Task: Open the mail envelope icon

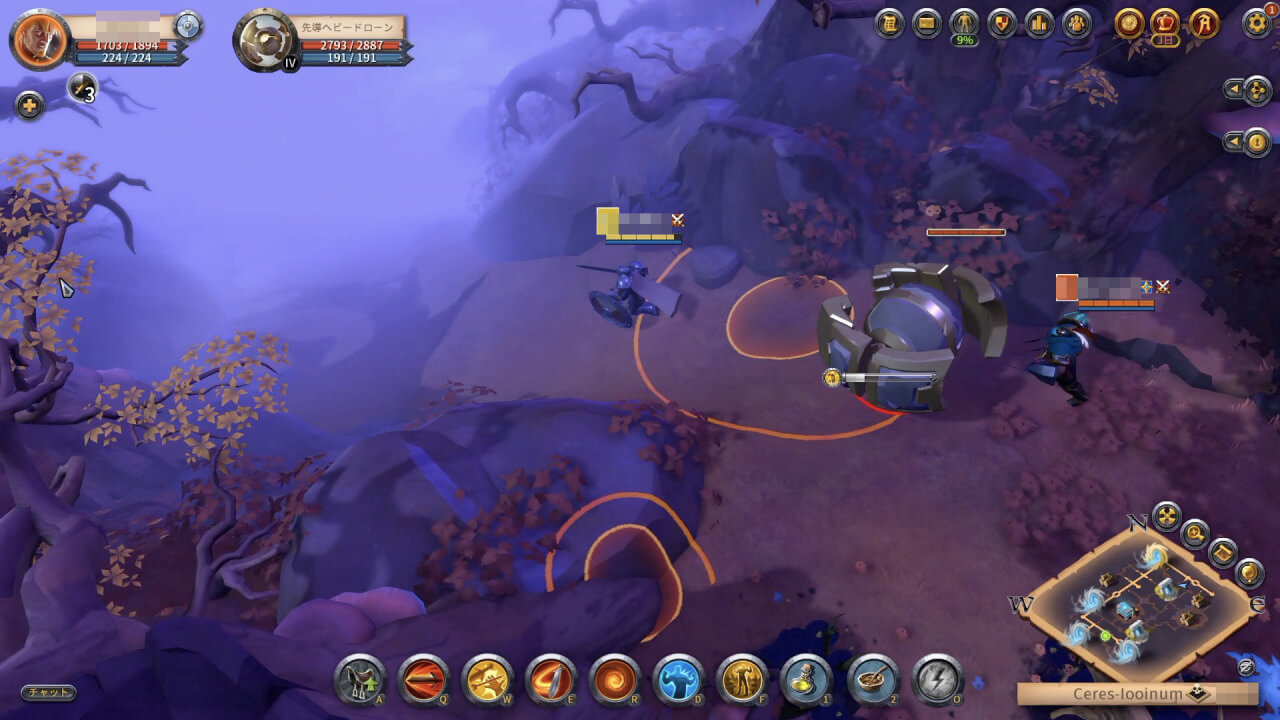Action: (927, 23)
